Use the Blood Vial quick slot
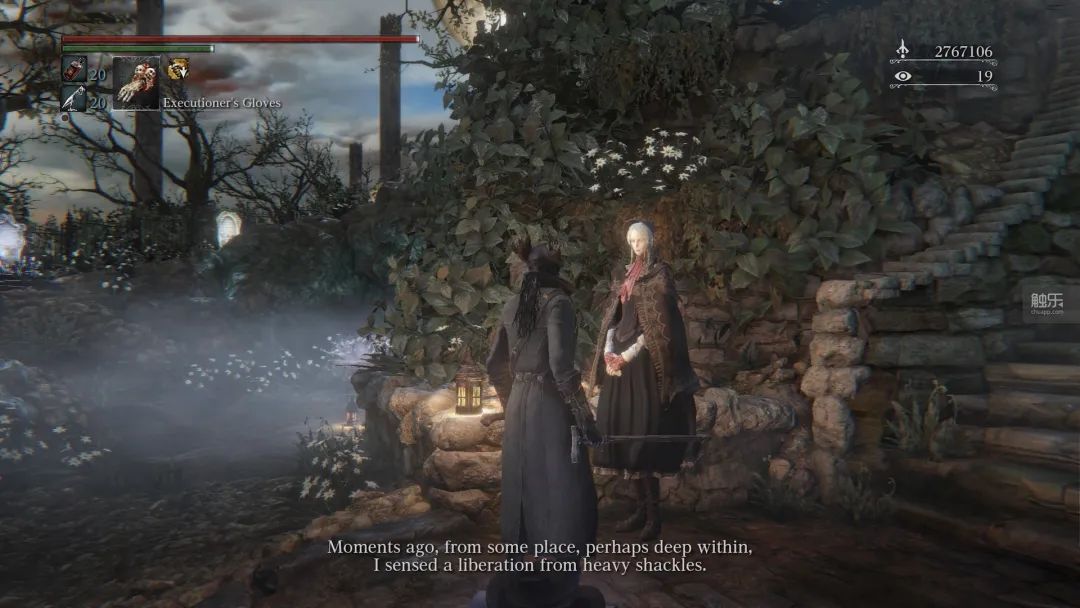Screen dimensions: 1080x608 click(73, 69)
